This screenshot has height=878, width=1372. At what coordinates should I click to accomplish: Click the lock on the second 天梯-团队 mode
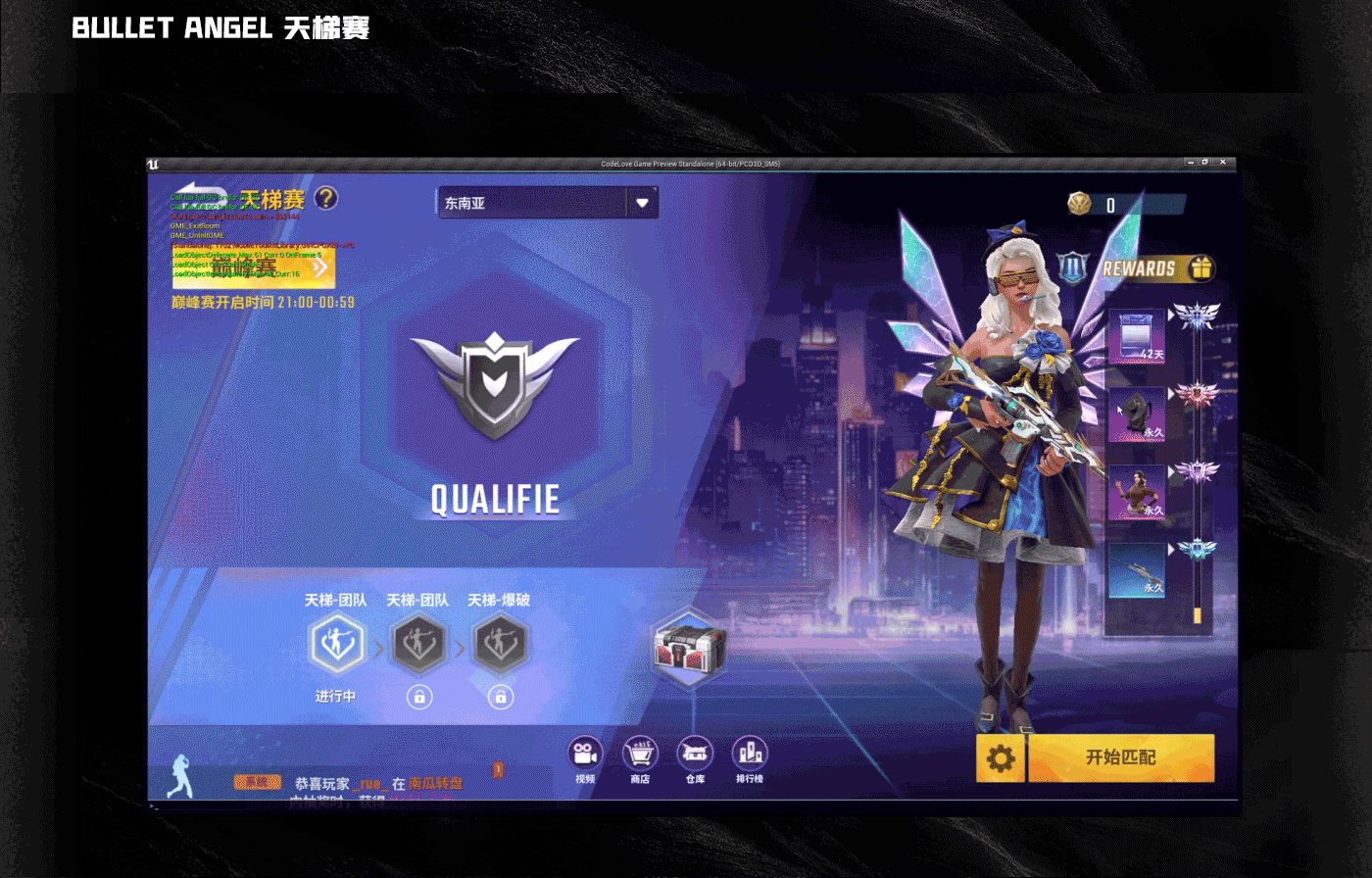(x=418, y=696)
